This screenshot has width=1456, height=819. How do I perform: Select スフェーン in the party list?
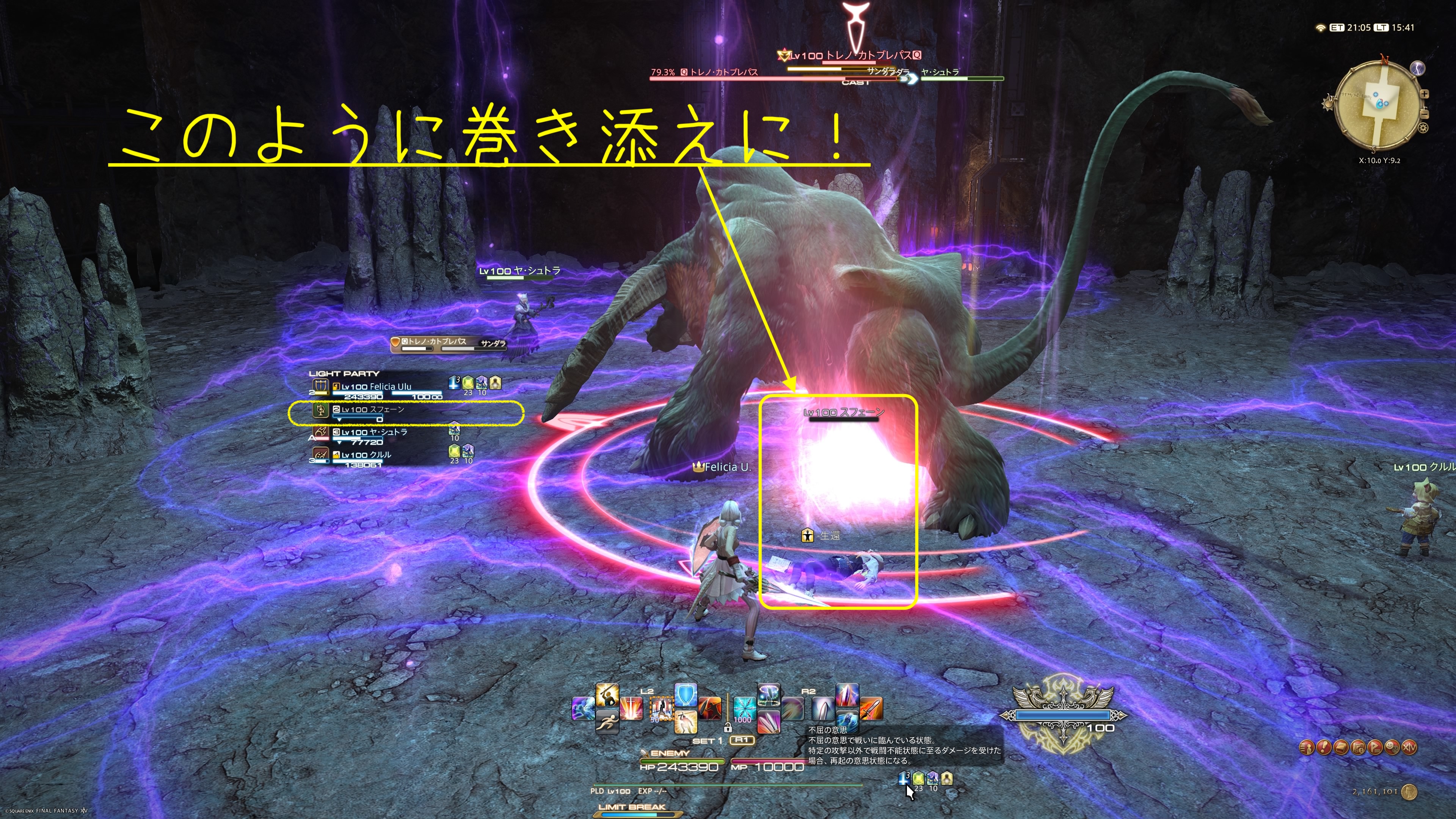click(372, 410)
